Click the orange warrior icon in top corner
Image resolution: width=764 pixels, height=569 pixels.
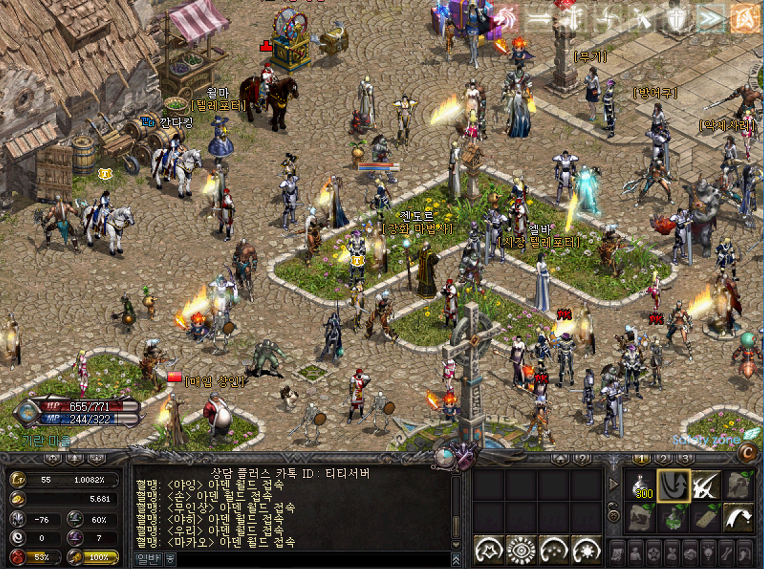point(743,17)
